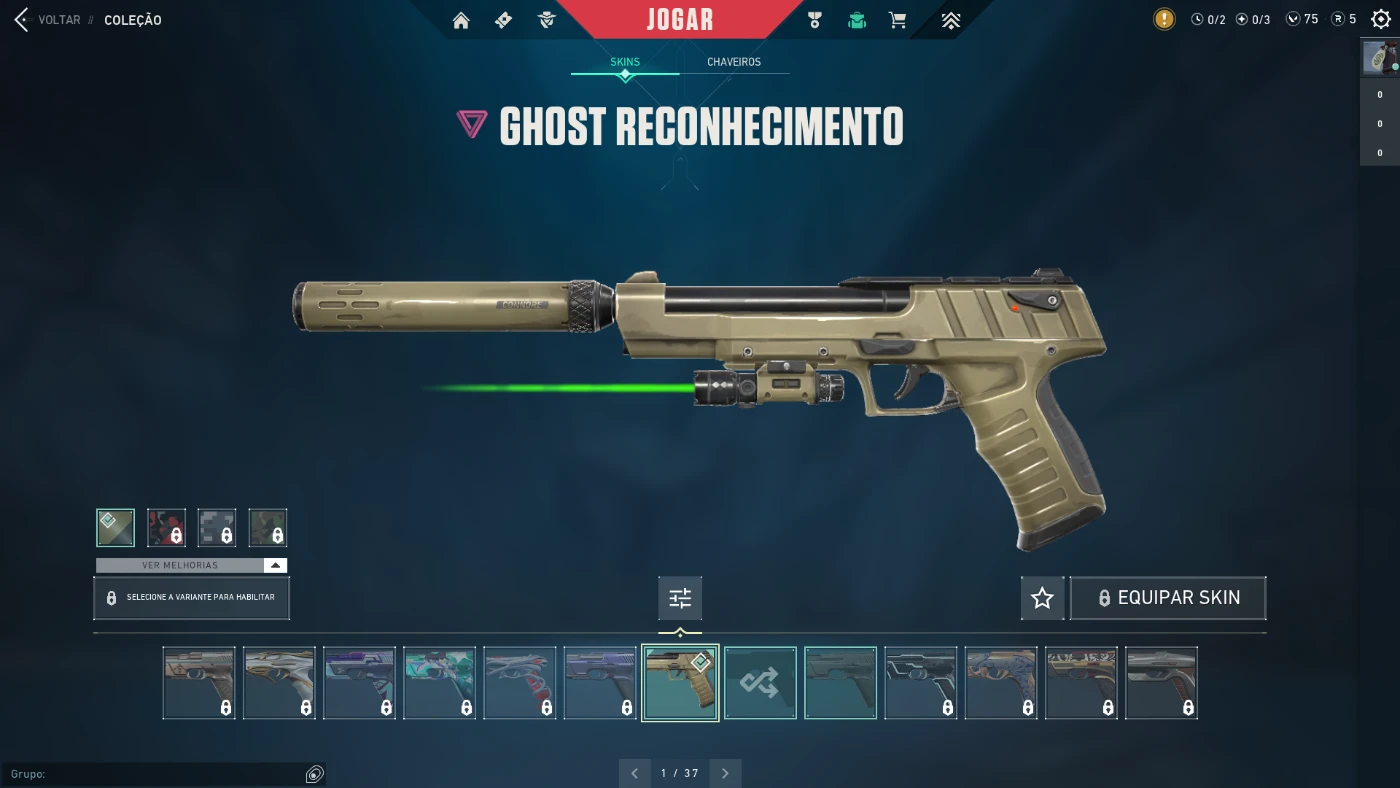
Task: Choose the locked red camo variant
Action: [x=166, y=527]
